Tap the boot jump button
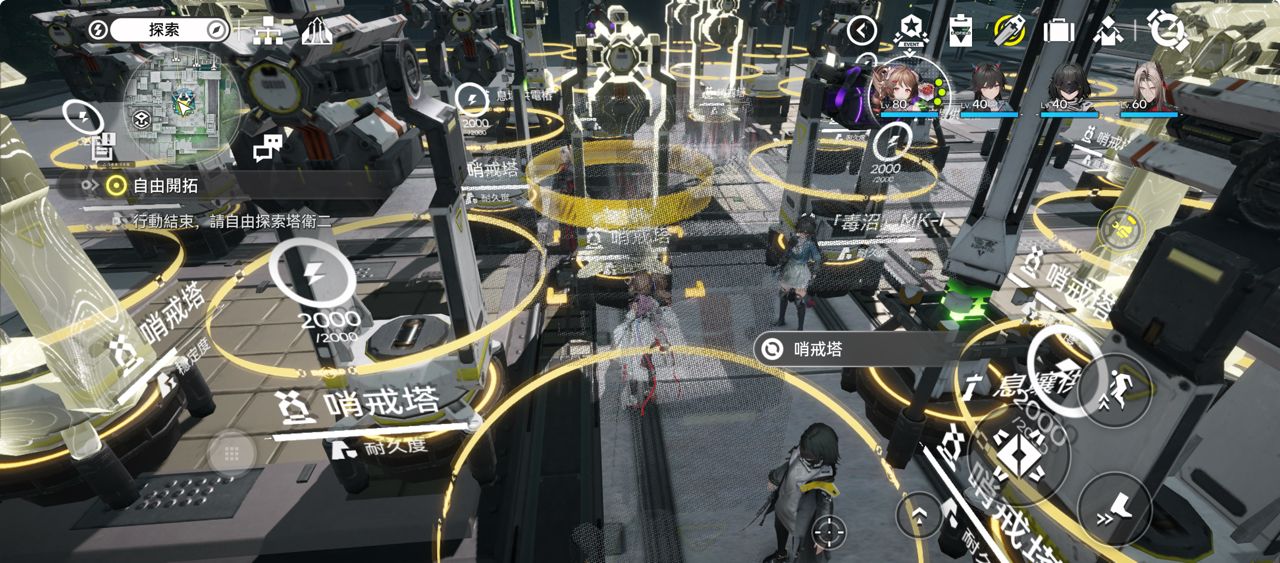Viewport: 1280px width, 563px height. pyautogui.click(x=1115, y=507)
